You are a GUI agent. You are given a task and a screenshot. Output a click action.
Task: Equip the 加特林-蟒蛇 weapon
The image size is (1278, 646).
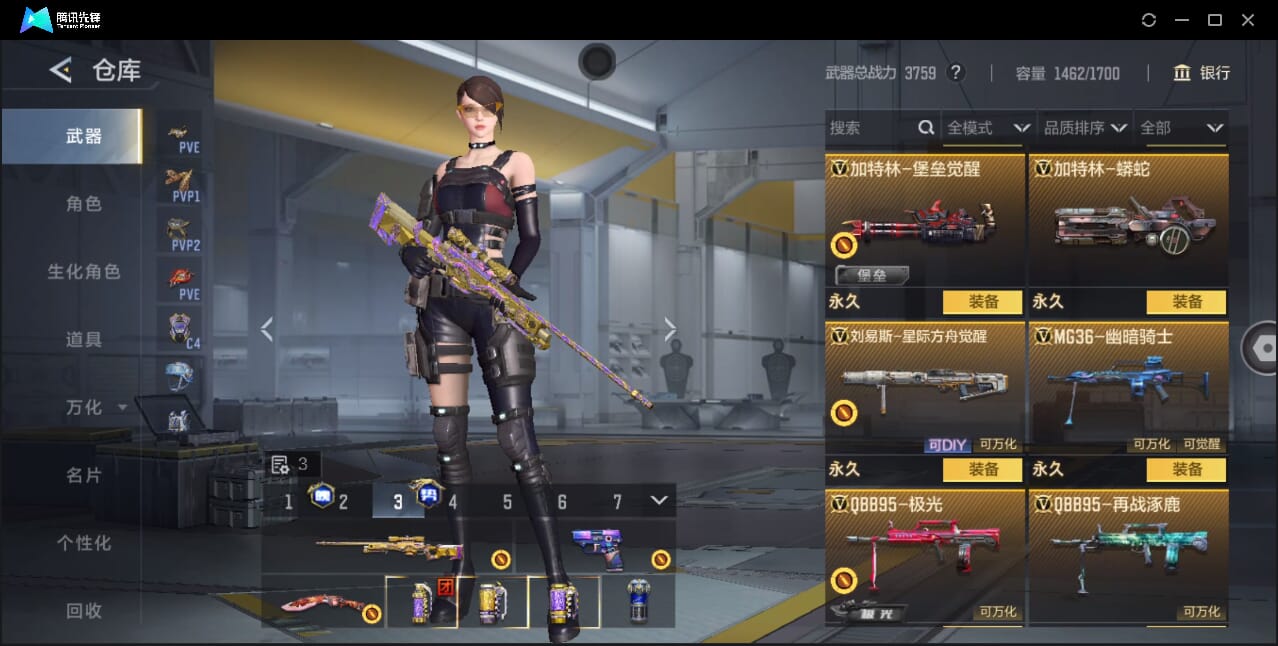coord(1186,301)
